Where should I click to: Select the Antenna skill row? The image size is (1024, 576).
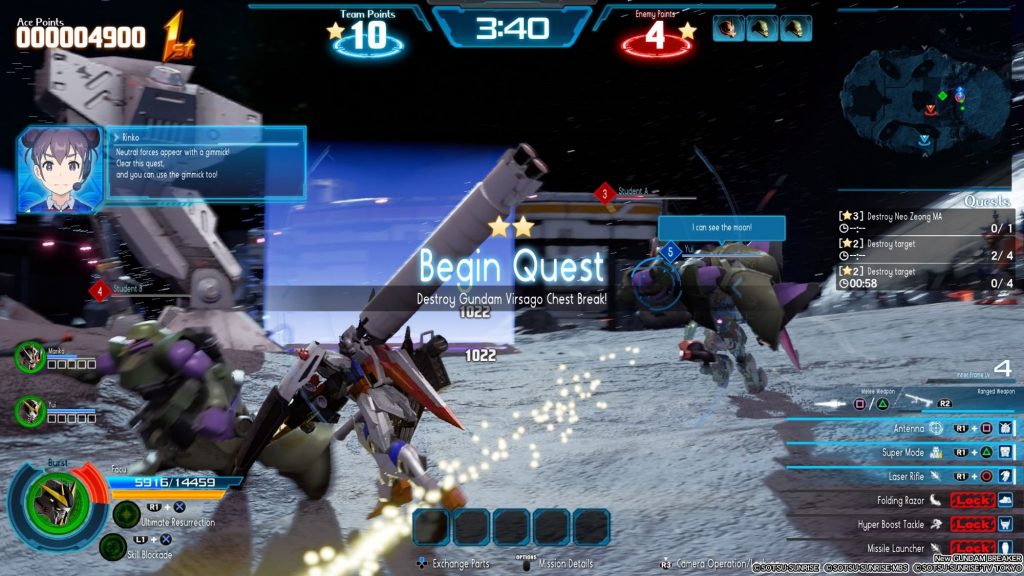pos(900,428)
